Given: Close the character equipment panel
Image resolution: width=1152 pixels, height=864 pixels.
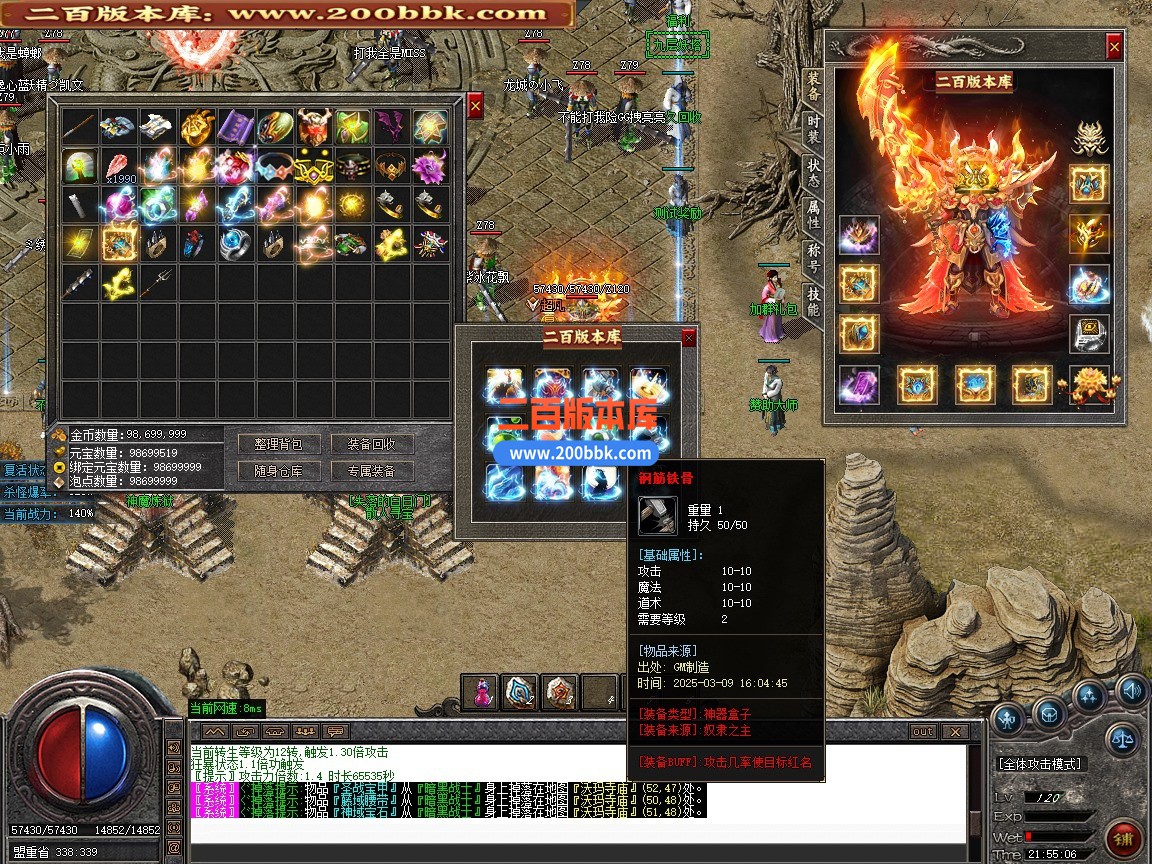Looking at the screenshot, I should click(x=1114, y=46).
